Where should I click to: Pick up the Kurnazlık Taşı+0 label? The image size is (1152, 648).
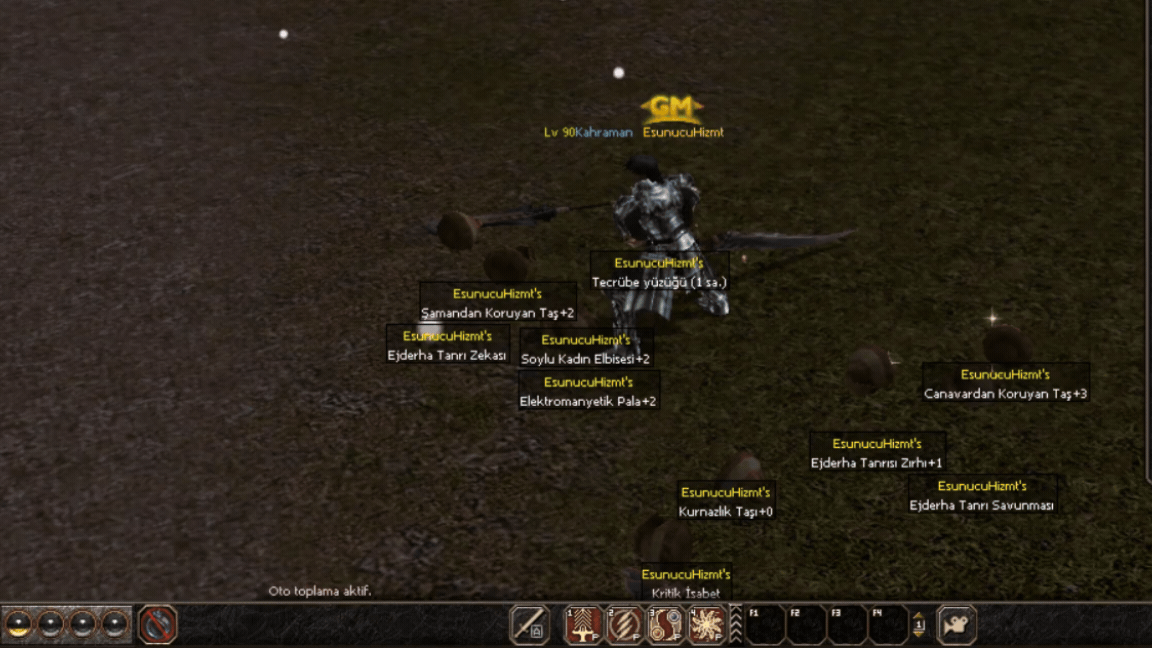[726, 512]
